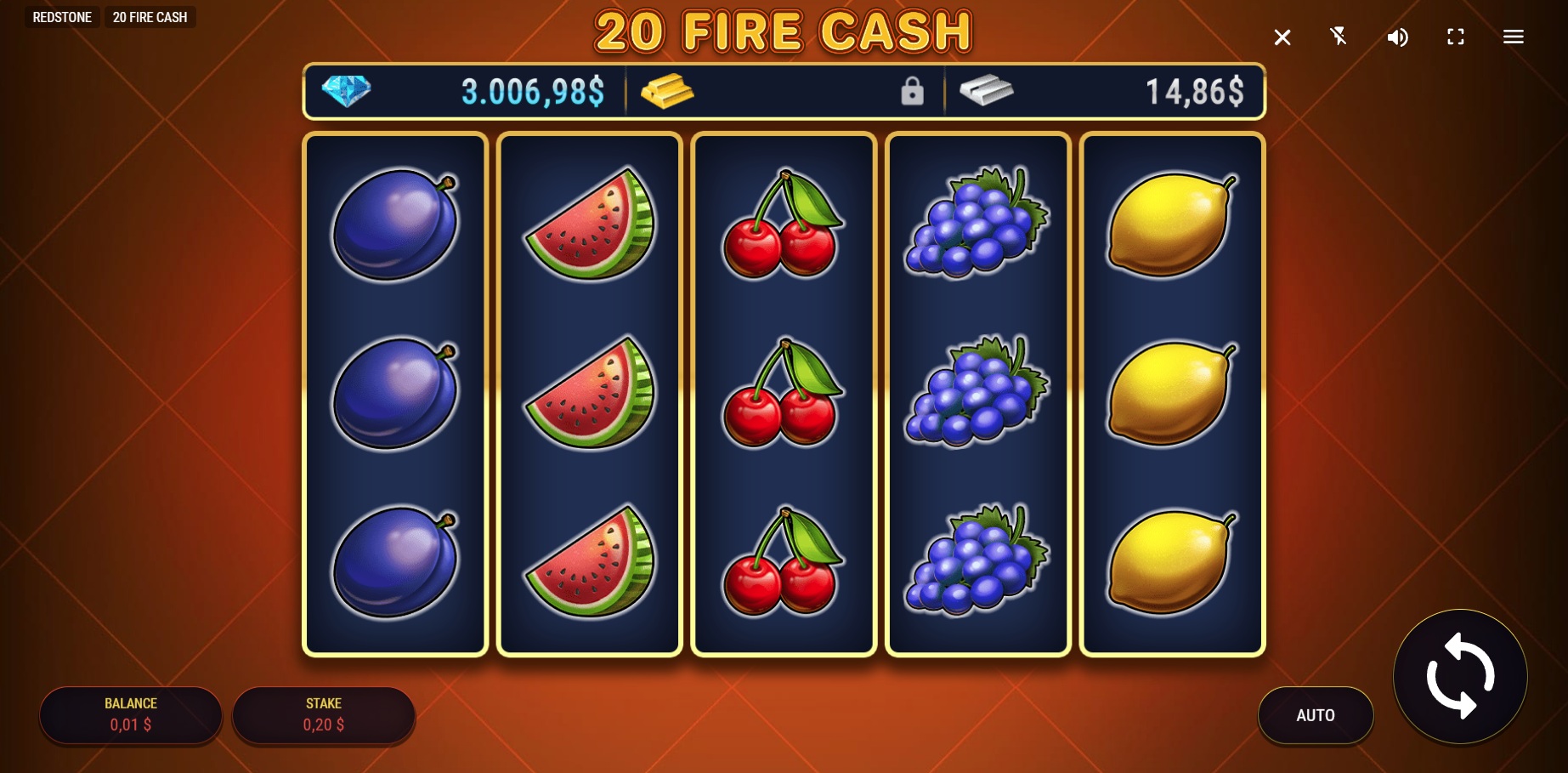Screen dimensions: 1568x773
Task: Mute the game sound
Action: [x=1396, y=37]
